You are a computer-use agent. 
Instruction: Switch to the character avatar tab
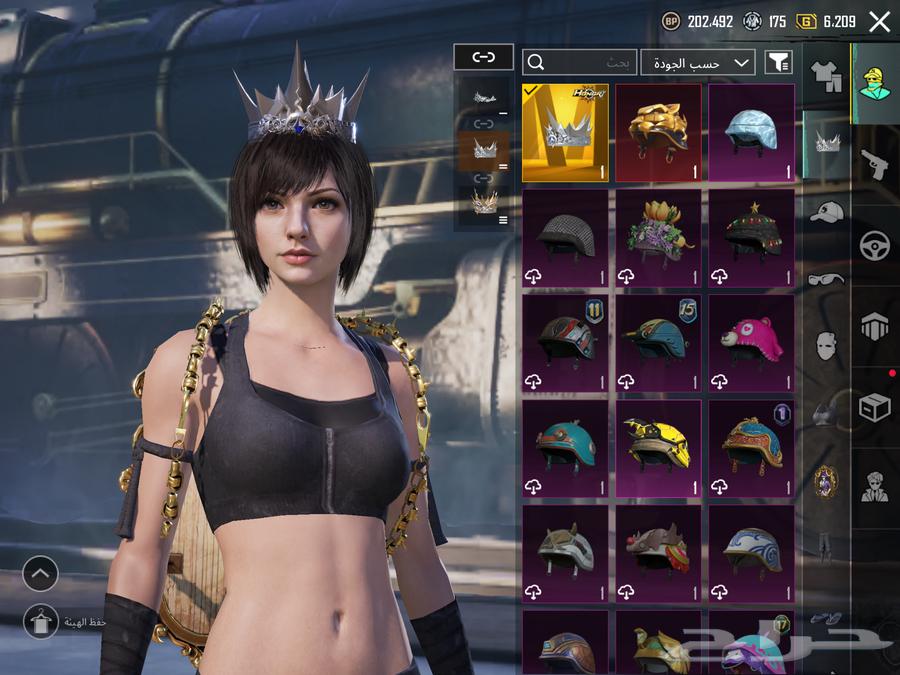click(874, 82)
